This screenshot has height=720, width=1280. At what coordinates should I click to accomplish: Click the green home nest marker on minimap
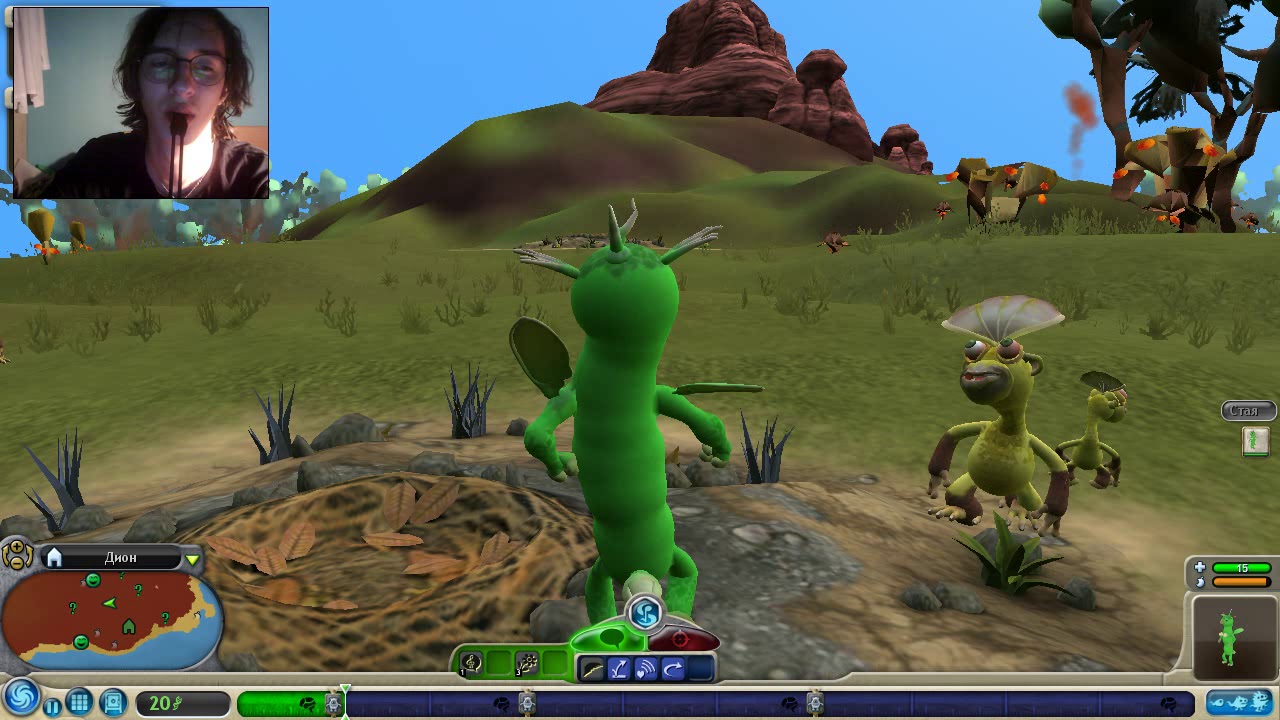pyautogui.click(x=128, y=626)
